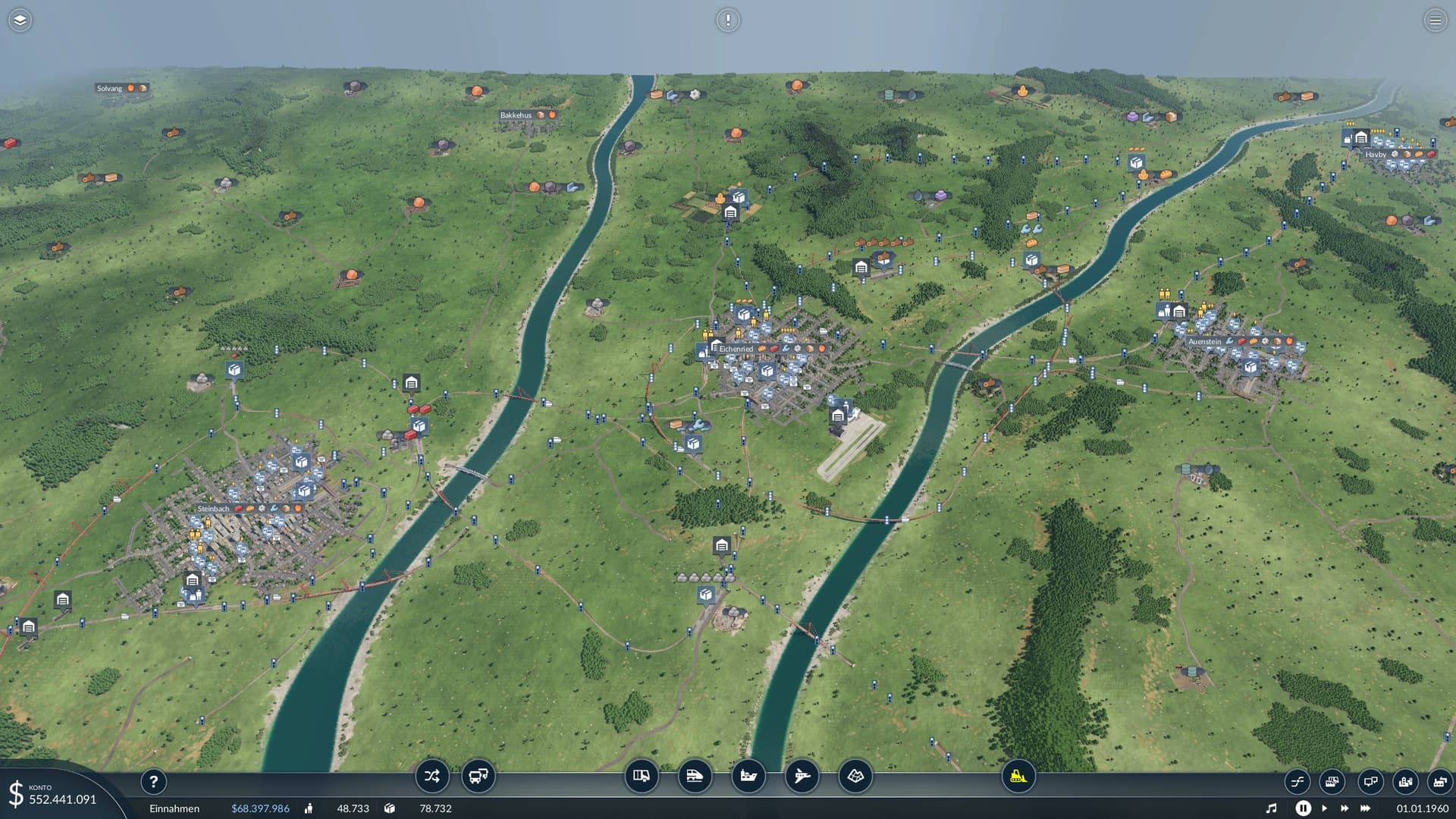Open the map layers menu
1456x819 pixels.
[x=20, y=20]
